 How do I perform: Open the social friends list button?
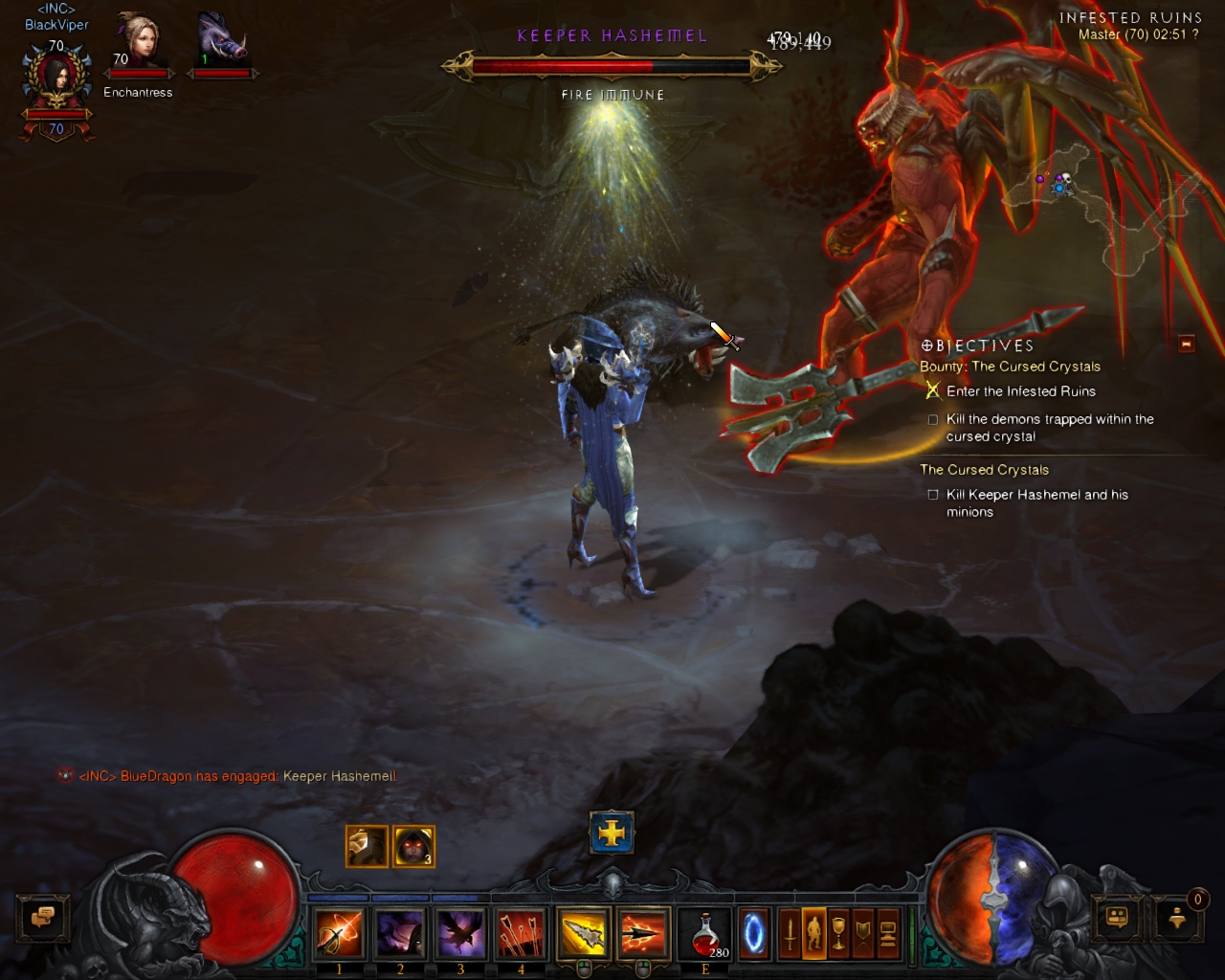point(1117,917)
